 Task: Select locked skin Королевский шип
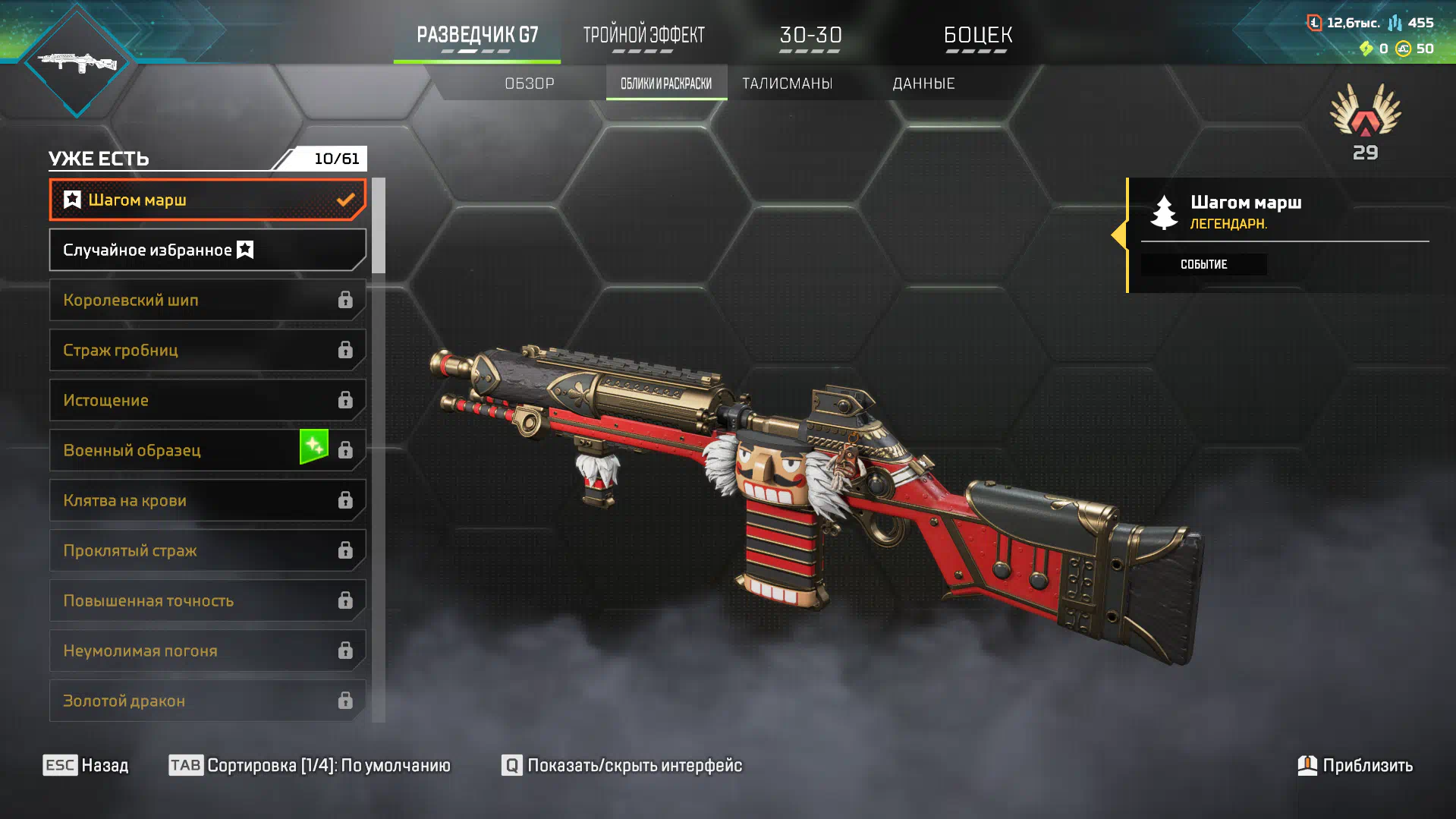pyautogui.click(x=207, y=300)
